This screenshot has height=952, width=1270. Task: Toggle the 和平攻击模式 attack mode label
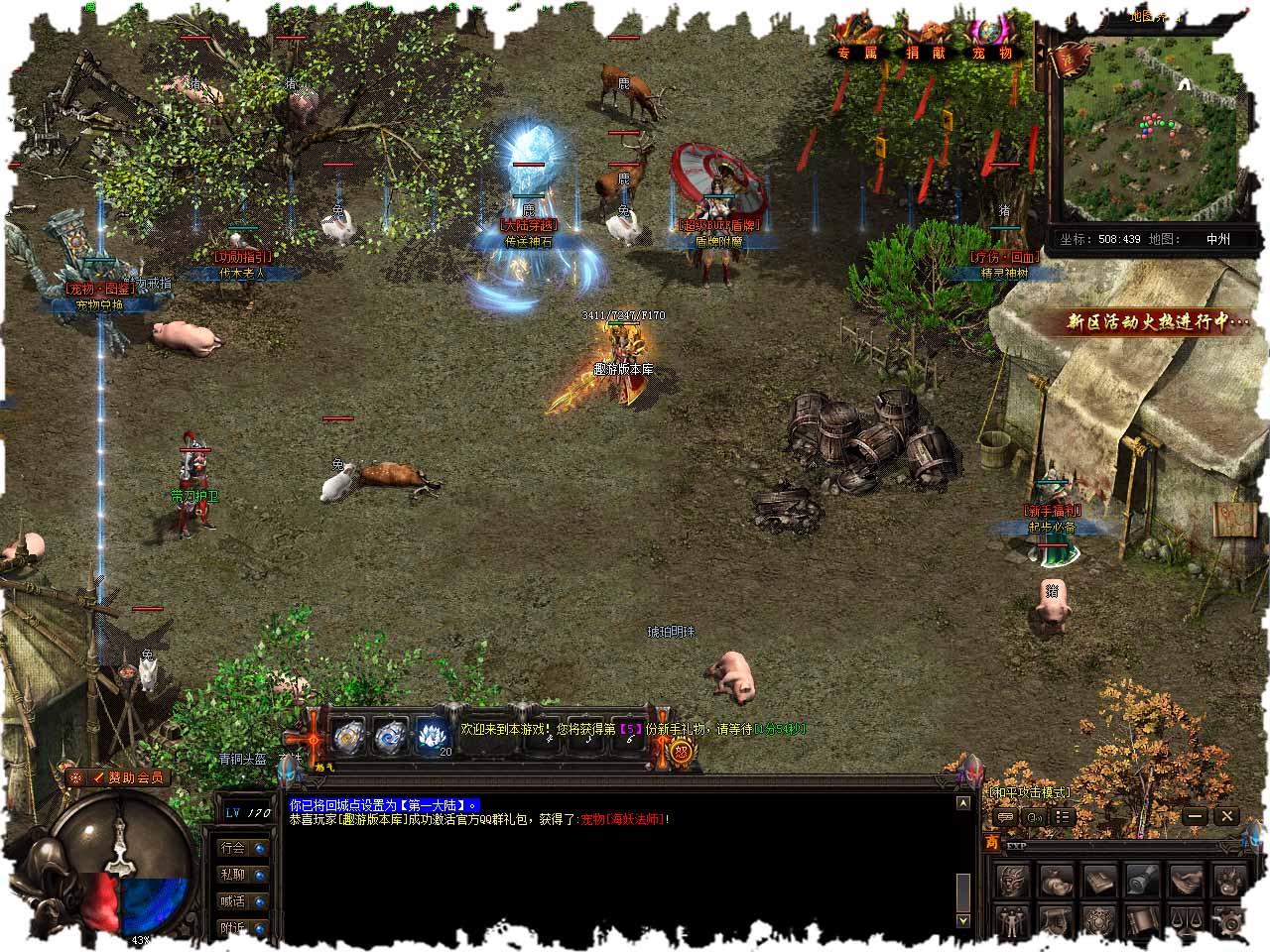(x=1029, y=792)
